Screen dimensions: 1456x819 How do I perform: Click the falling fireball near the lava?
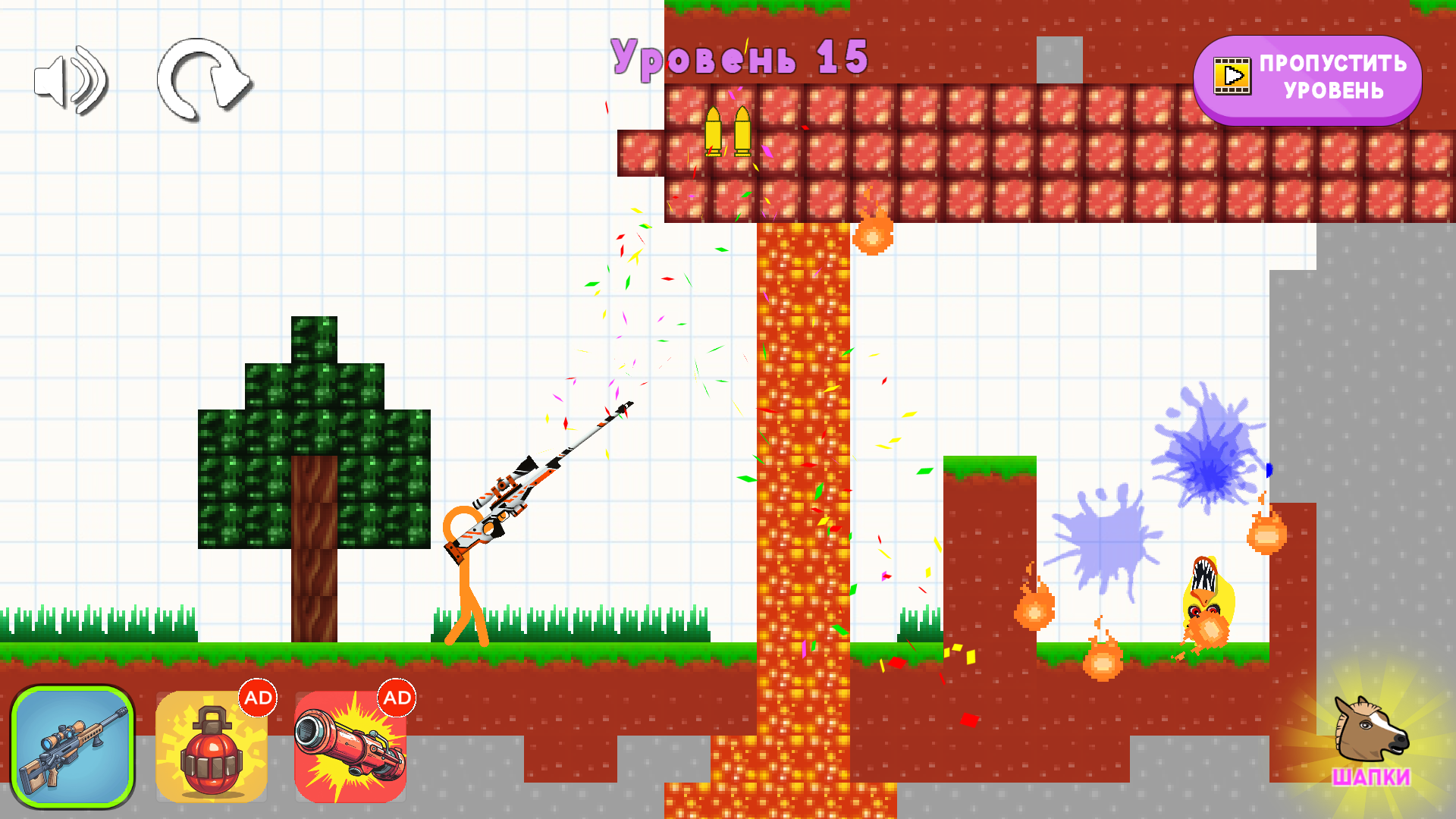(872, 235)
